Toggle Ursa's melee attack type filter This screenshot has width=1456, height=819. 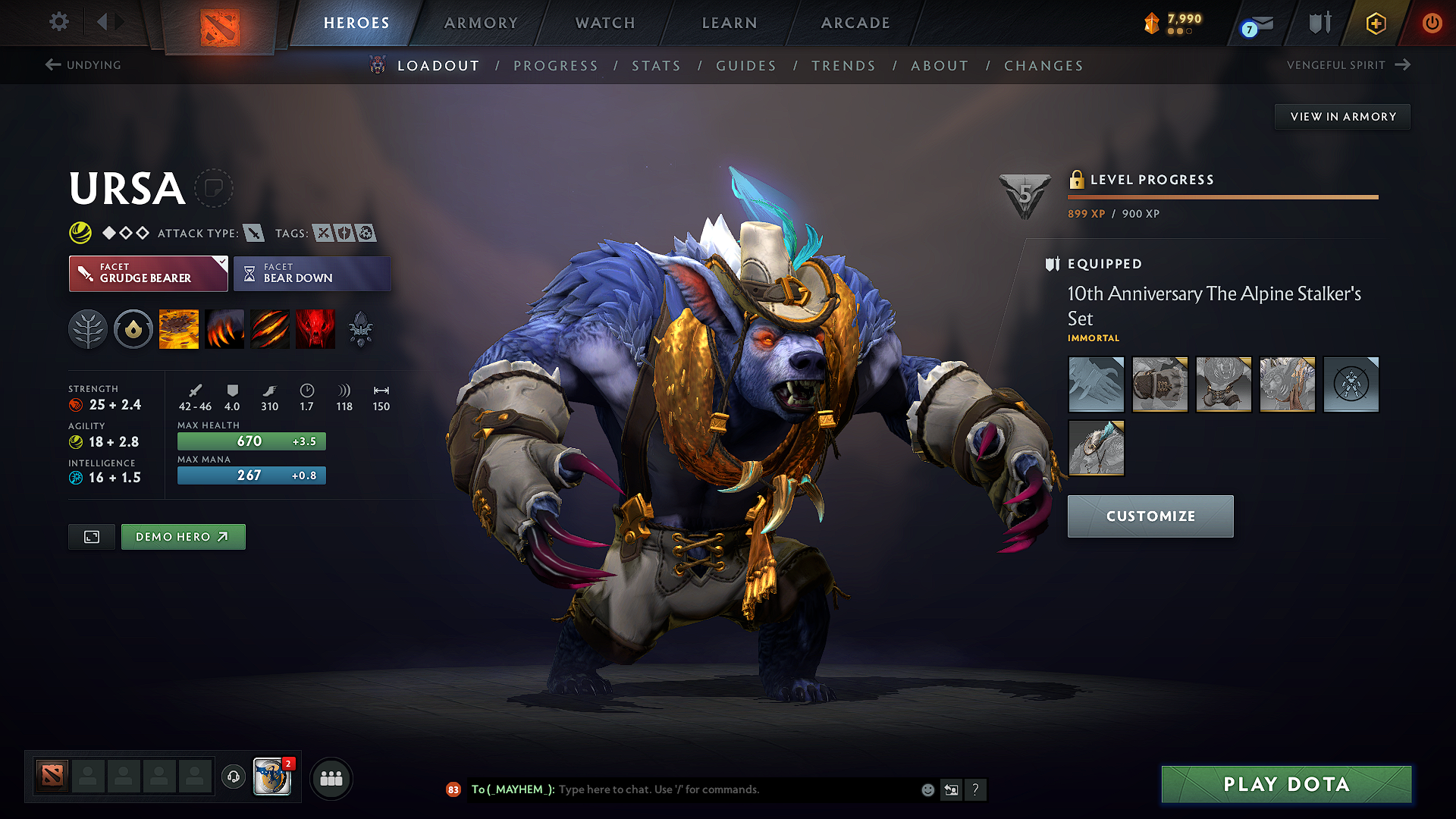click(253, 233)
